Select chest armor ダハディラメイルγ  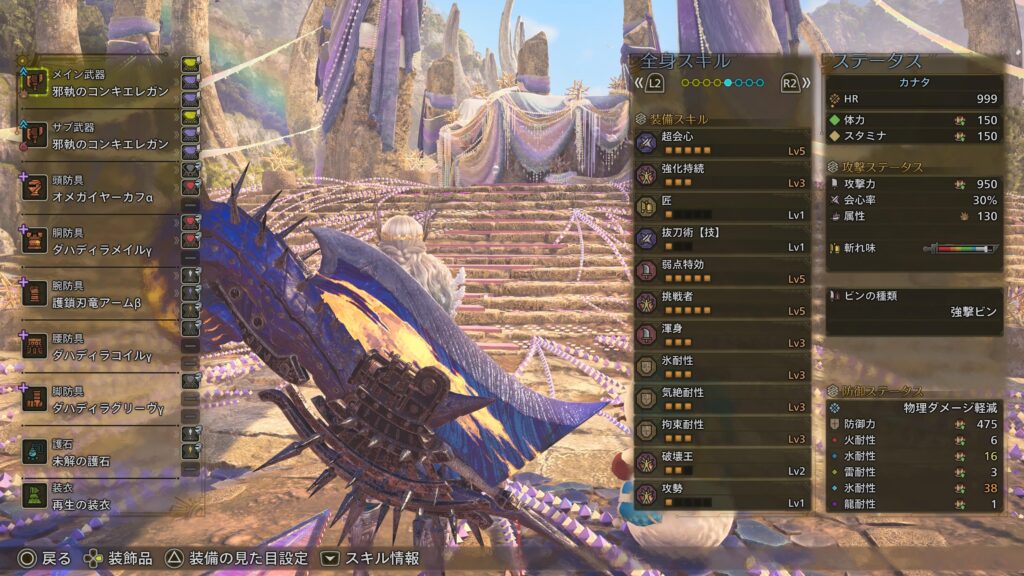100,241
